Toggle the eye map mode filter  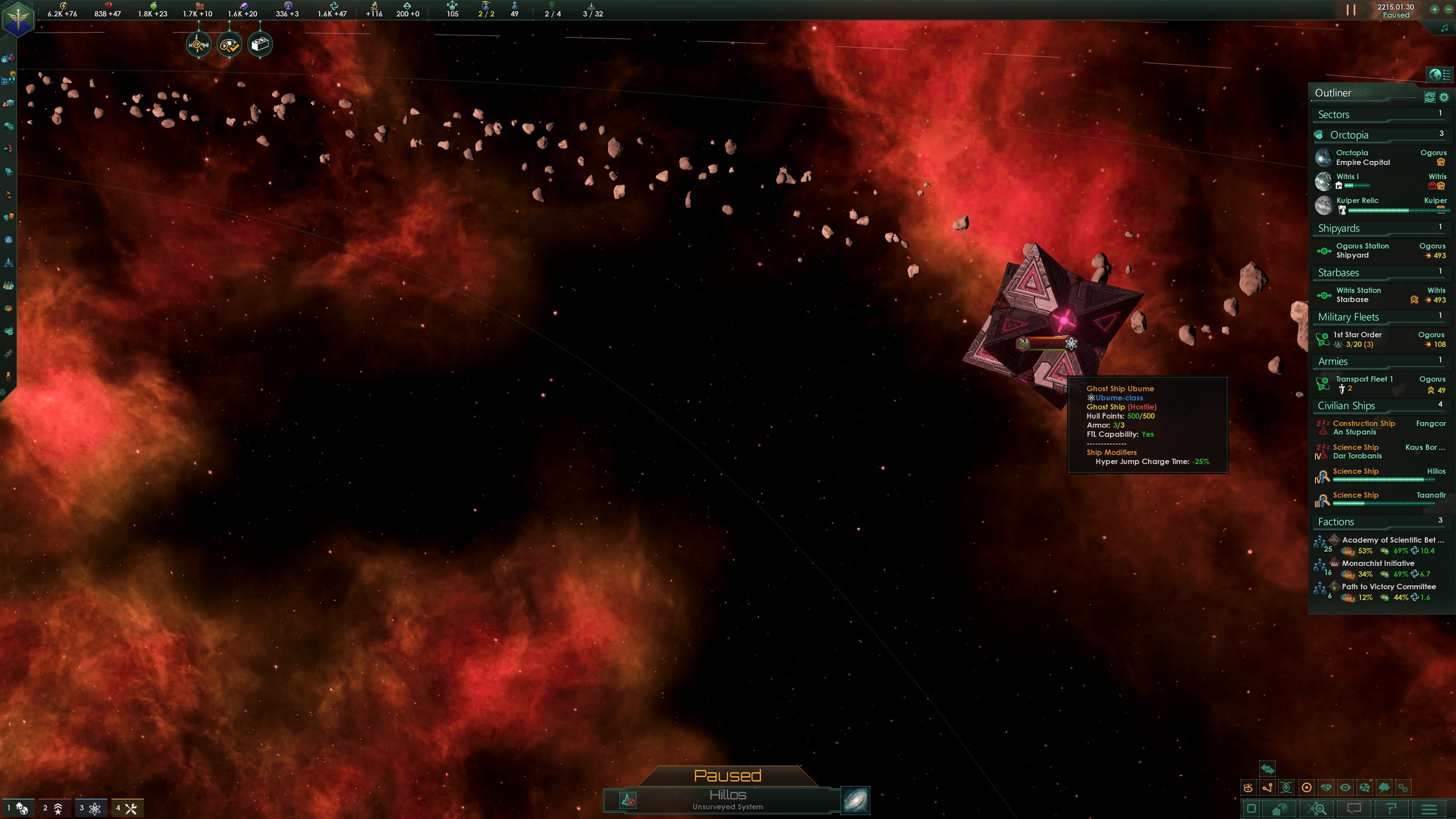pyautogui.click(x=1345, y=788)
